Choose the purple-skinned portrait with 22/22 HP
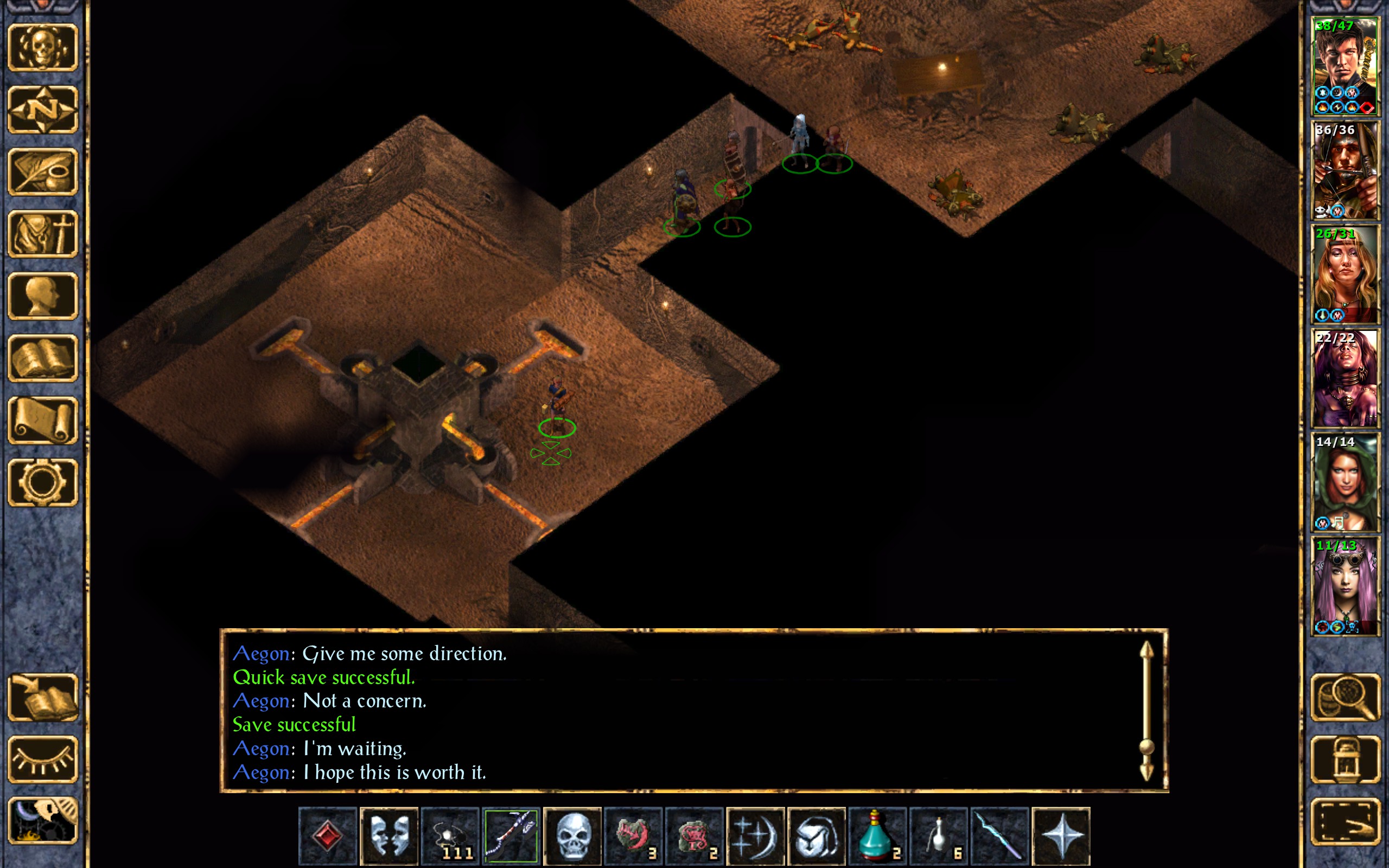 pyautogui.click(x=1345, y=378)
